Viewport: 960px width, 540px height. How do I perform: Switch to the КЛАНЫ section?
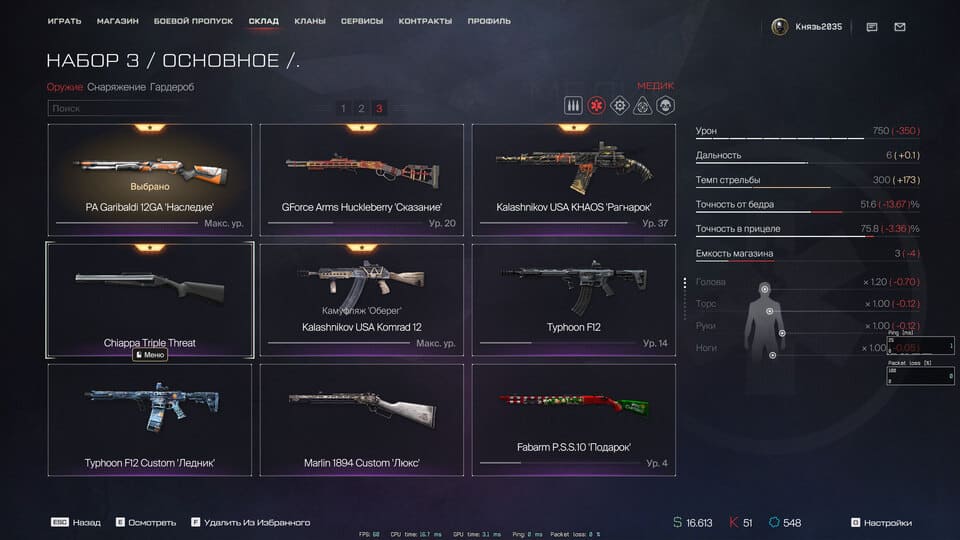309,21
